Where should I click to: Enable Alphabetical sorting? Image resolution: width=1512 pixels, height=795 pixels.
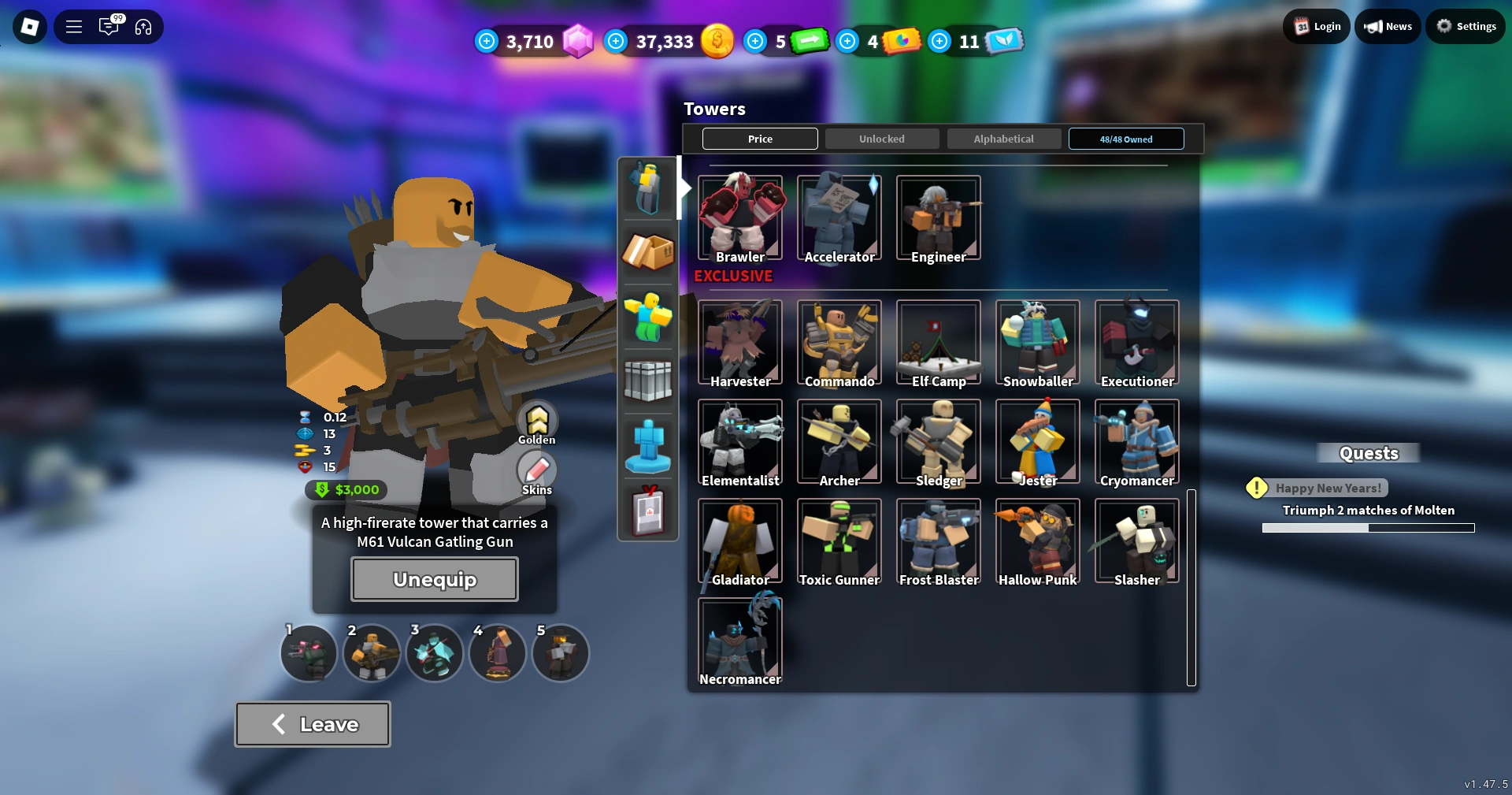coord(1003,139)
